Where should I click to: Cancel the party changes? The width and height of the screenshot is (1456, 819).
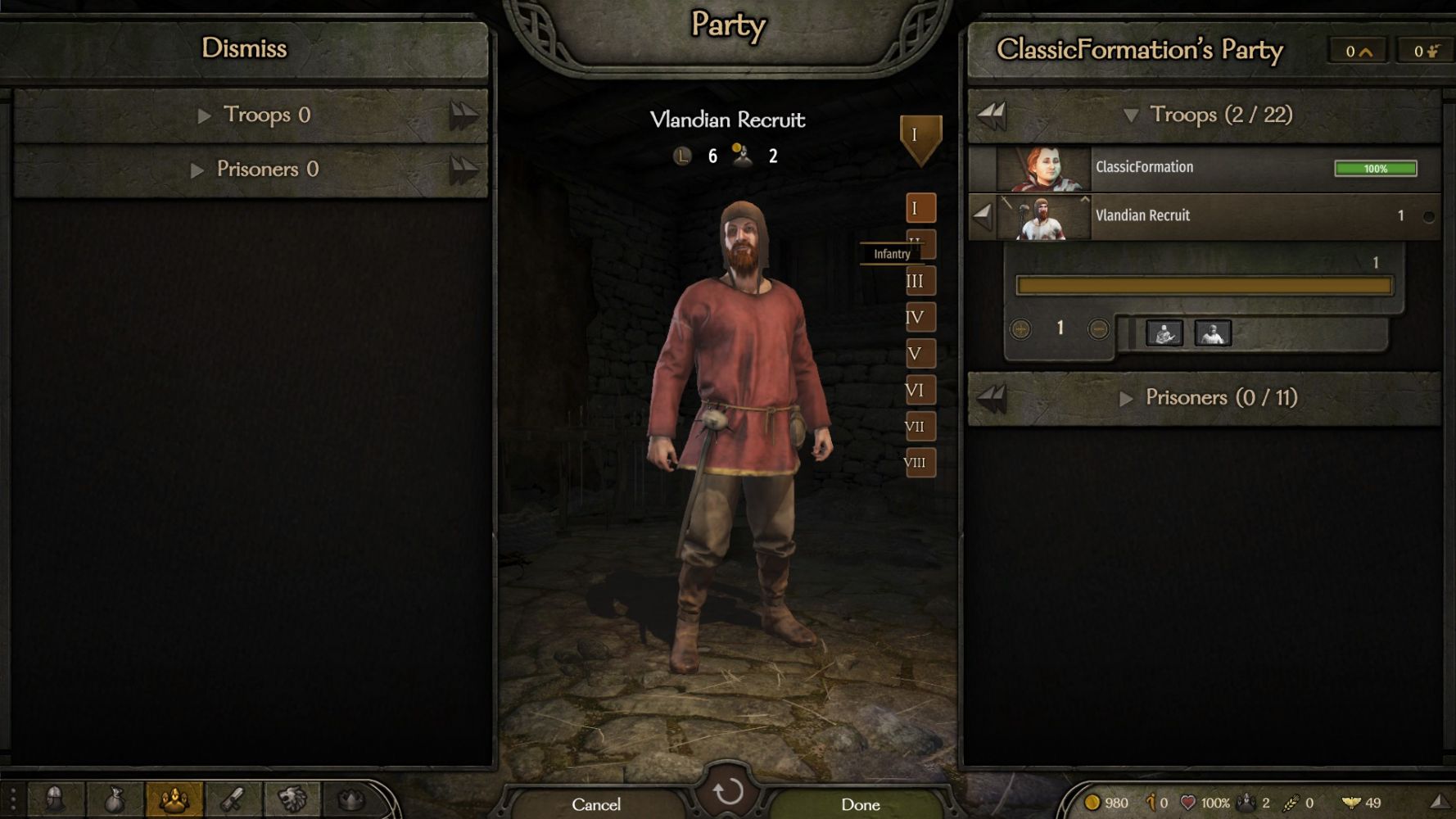[596, 804]
